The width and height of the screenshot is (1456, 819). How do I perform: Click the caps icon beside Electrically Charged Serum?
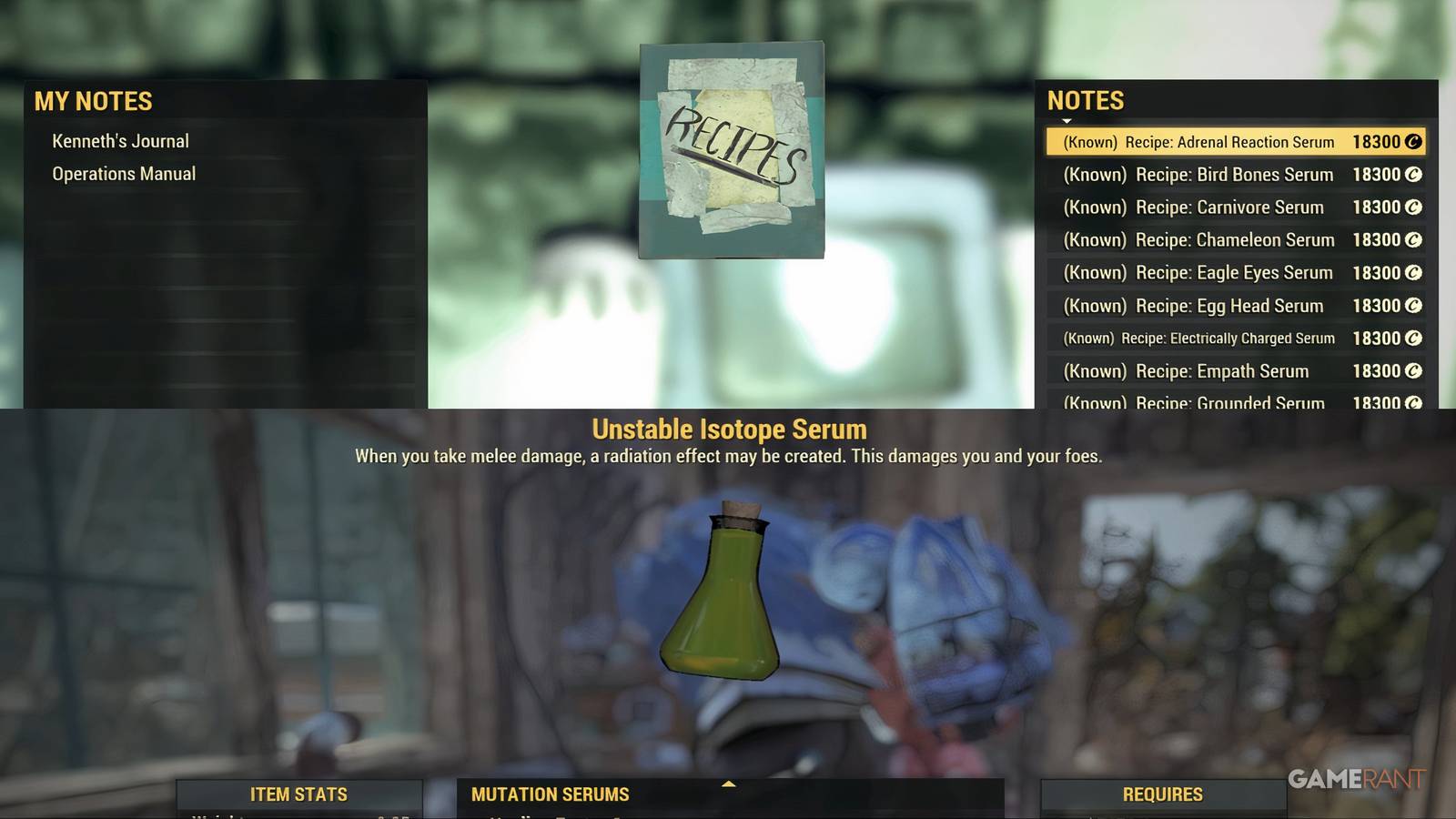[x=1412, y=338]
